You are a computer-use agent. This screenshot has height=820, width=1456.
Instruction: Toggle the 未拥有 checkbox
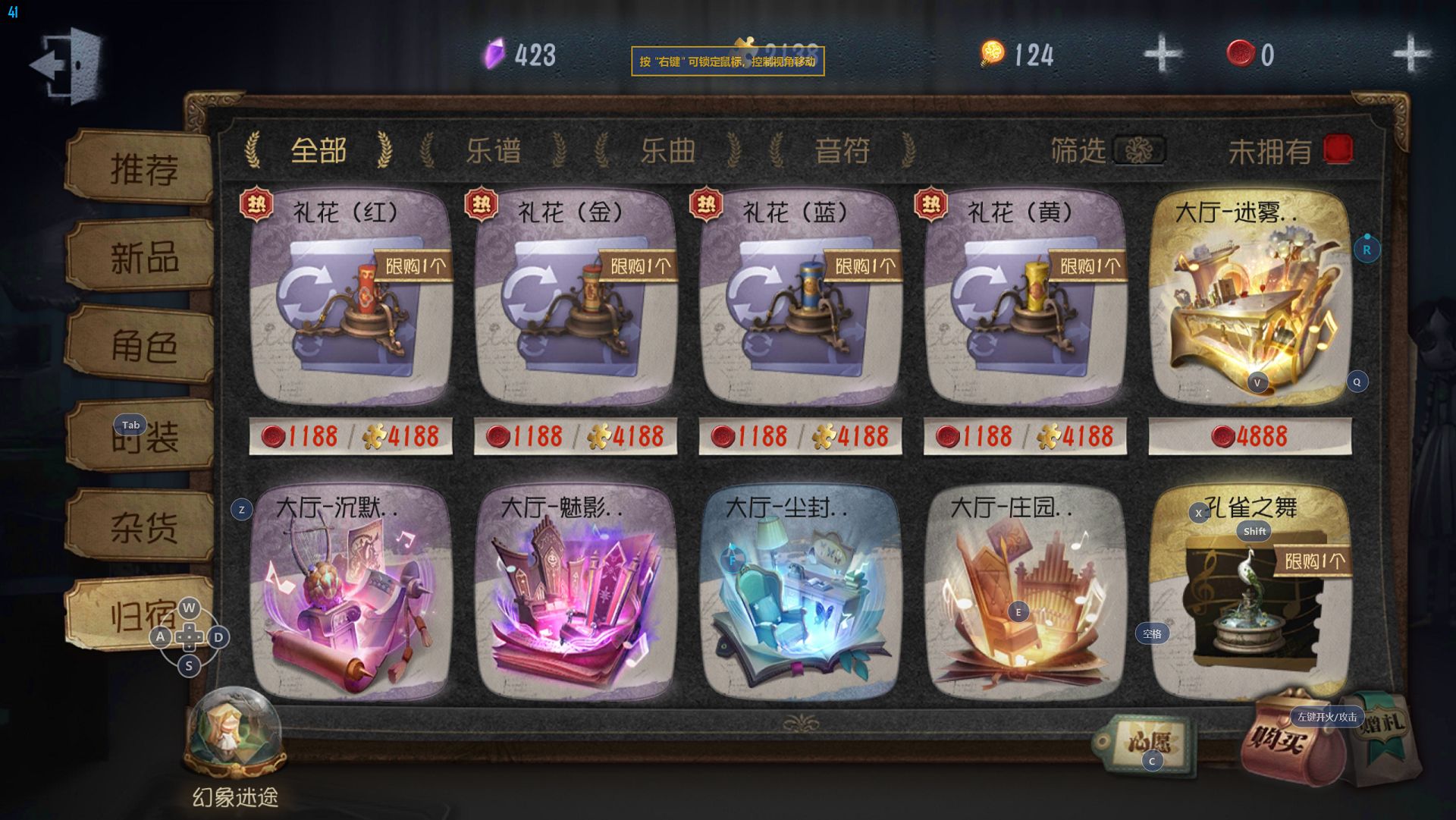(1338, 149)
